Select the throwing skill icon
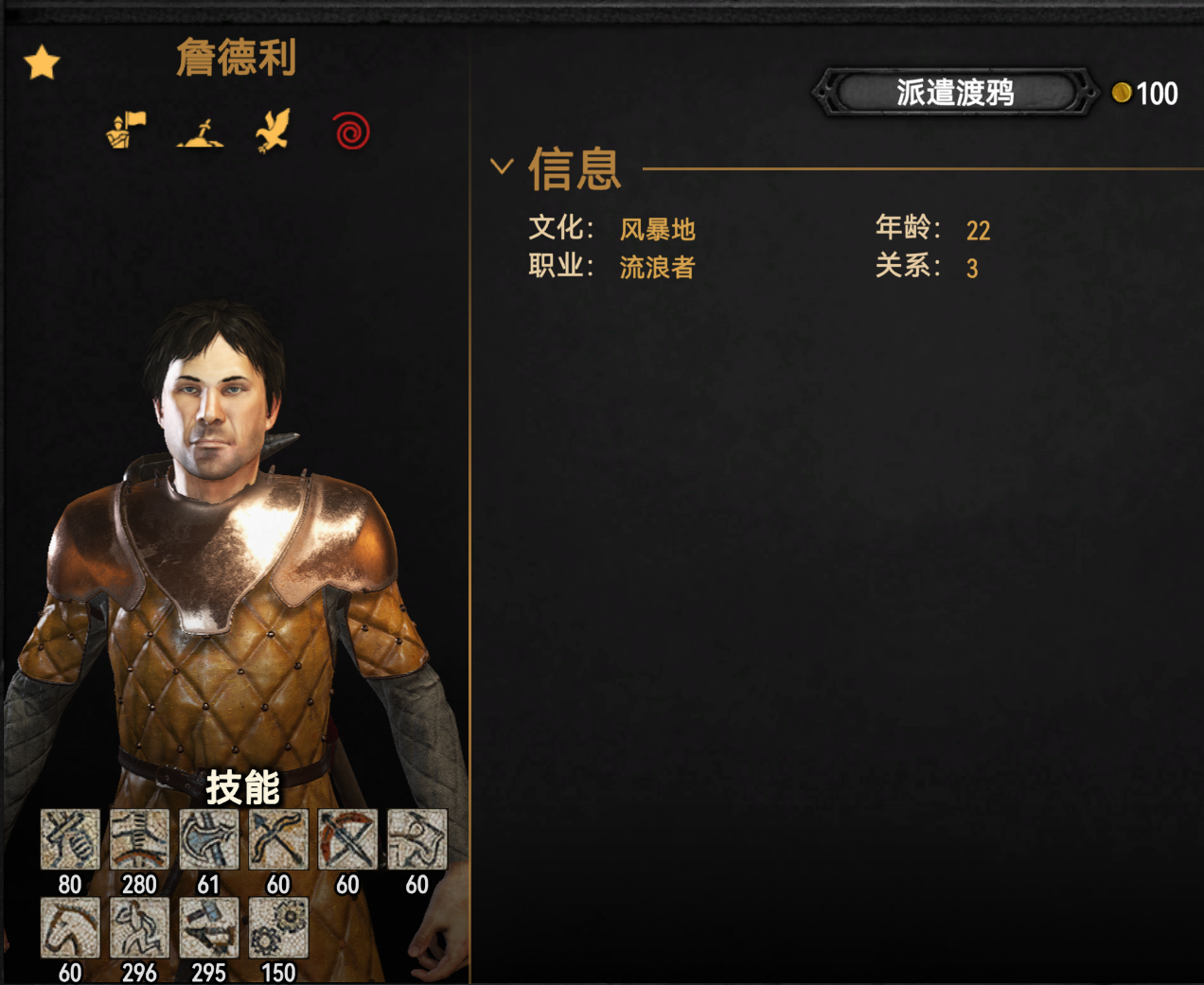Screen dimensions: 1204x985 click(416, 839)
